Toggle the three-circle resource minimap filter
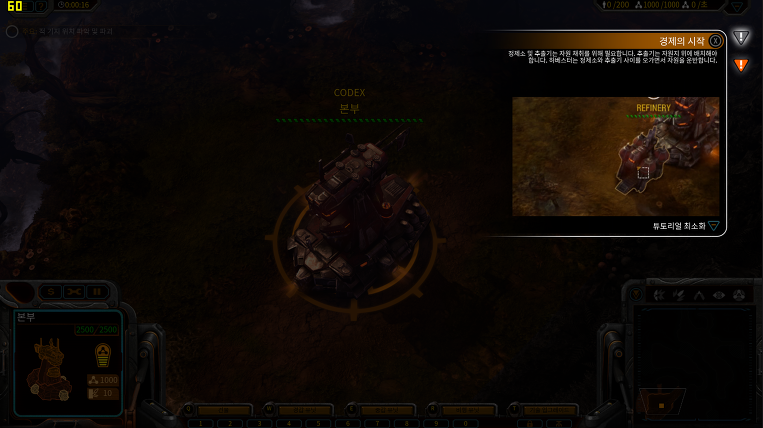This screenshot has height=428, width=763. pyautogui.click(x=739, y=295)
